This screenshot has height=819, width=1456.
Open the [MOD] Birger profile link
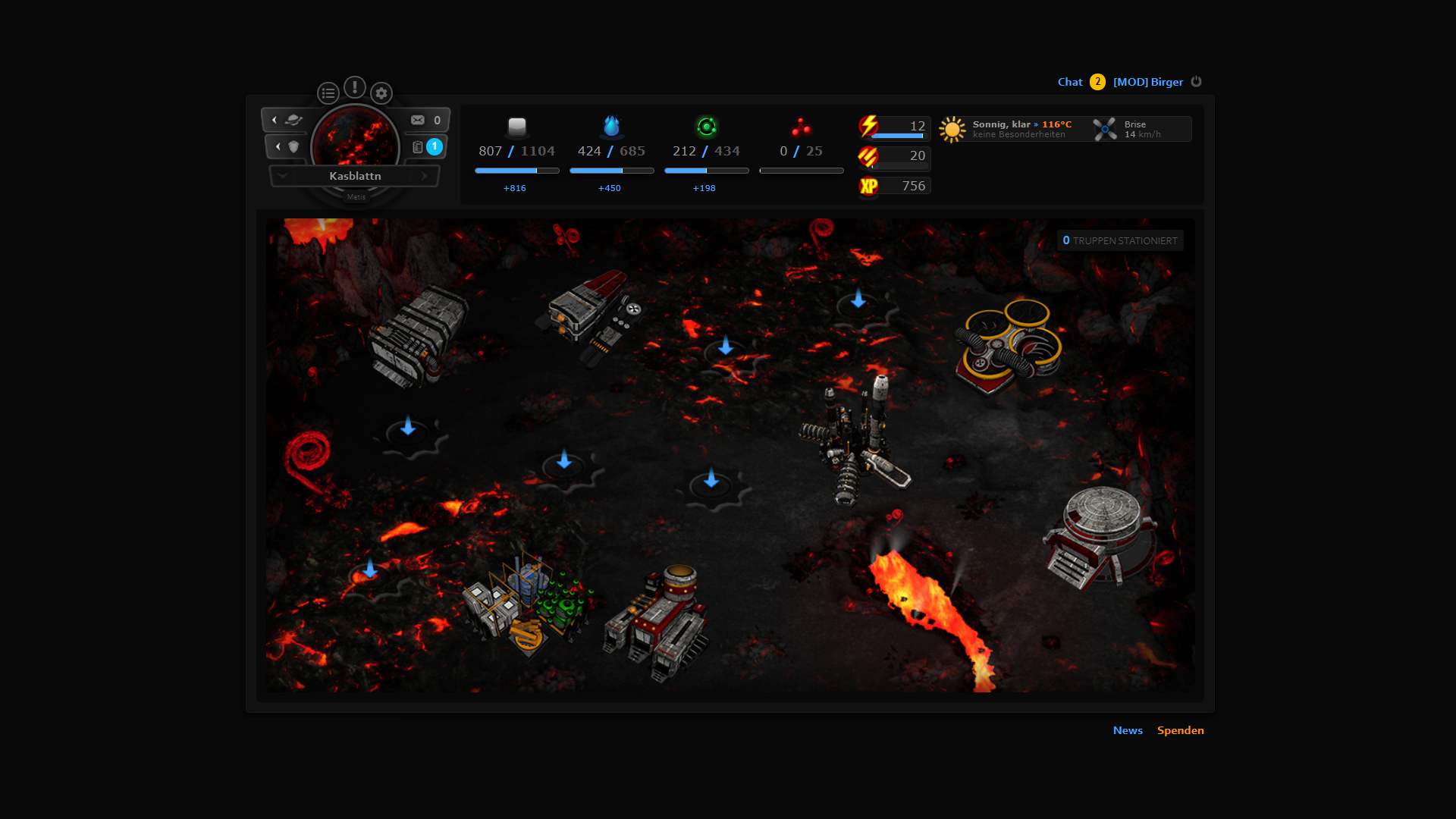click(1147, 82)
